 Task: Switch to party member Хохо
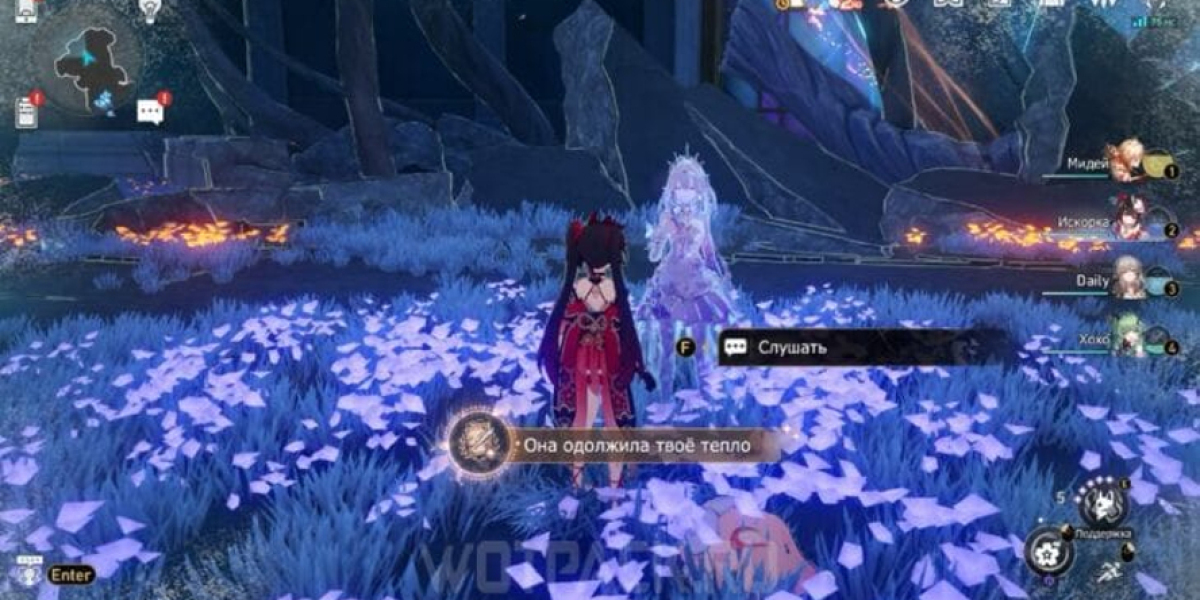(x=1128, y=339)
